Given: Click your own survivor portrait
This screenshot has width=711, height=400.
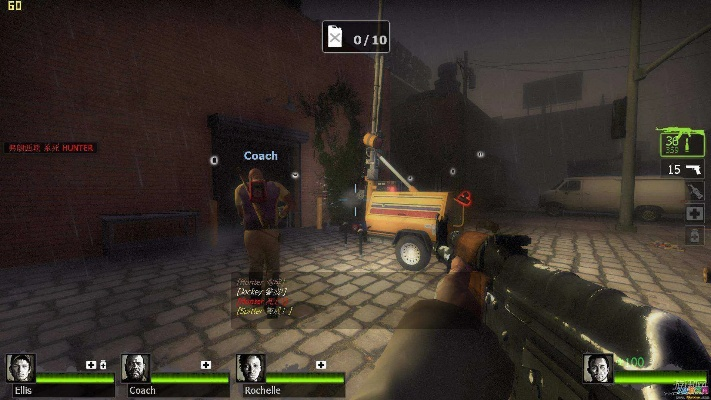Looking at the screenshot, I should pyautogui.click(x=598, y=369).
